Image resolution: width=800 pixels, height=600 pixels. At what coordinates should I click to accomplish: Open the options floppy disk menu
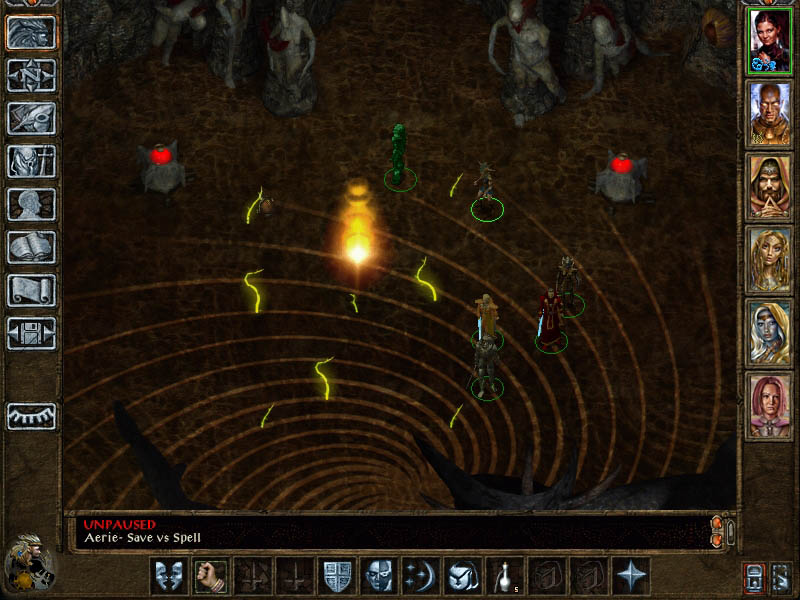pyautogui.click(x=31, y=333)
